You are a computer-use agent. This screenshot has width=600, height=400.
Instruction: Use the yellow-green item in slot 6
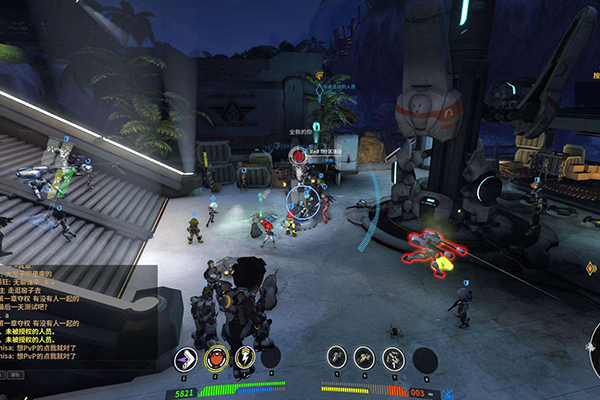(x=365, y=357)
